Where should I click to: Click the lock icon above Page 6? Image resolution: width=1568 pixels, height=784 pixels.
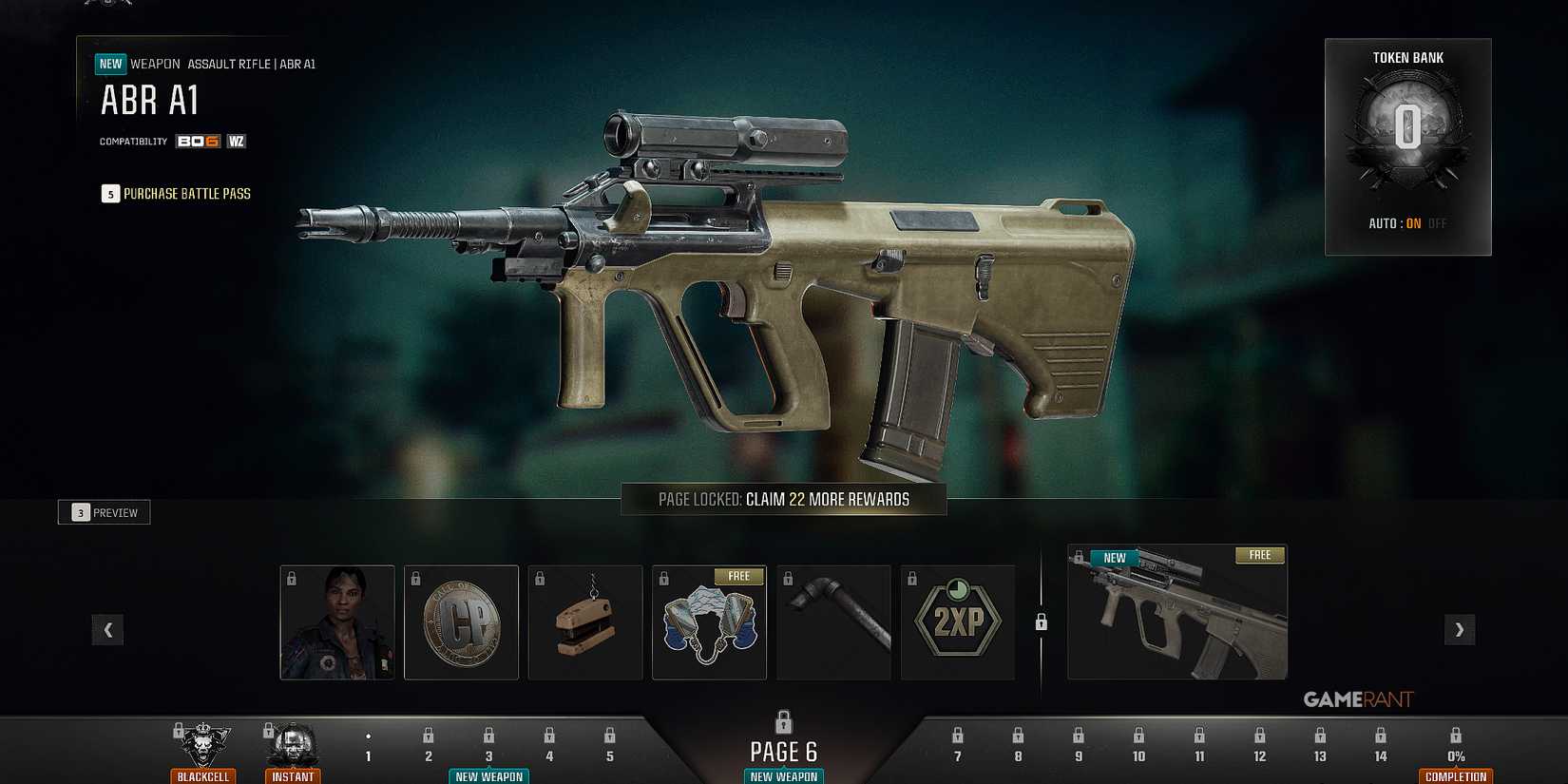[x=783, y=722]
